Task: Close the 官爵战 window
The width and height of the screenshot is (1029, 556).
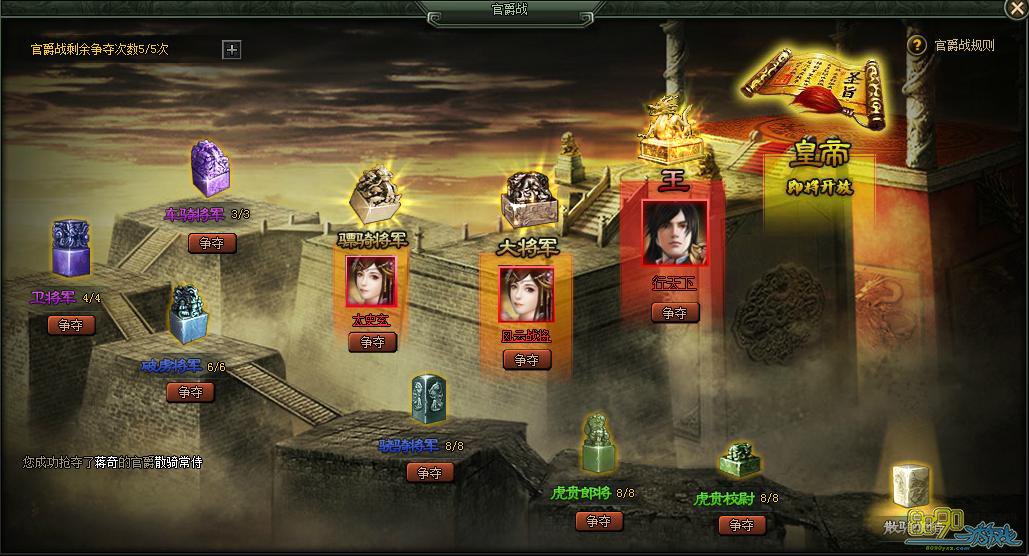Action: (x=1016, y=10)
